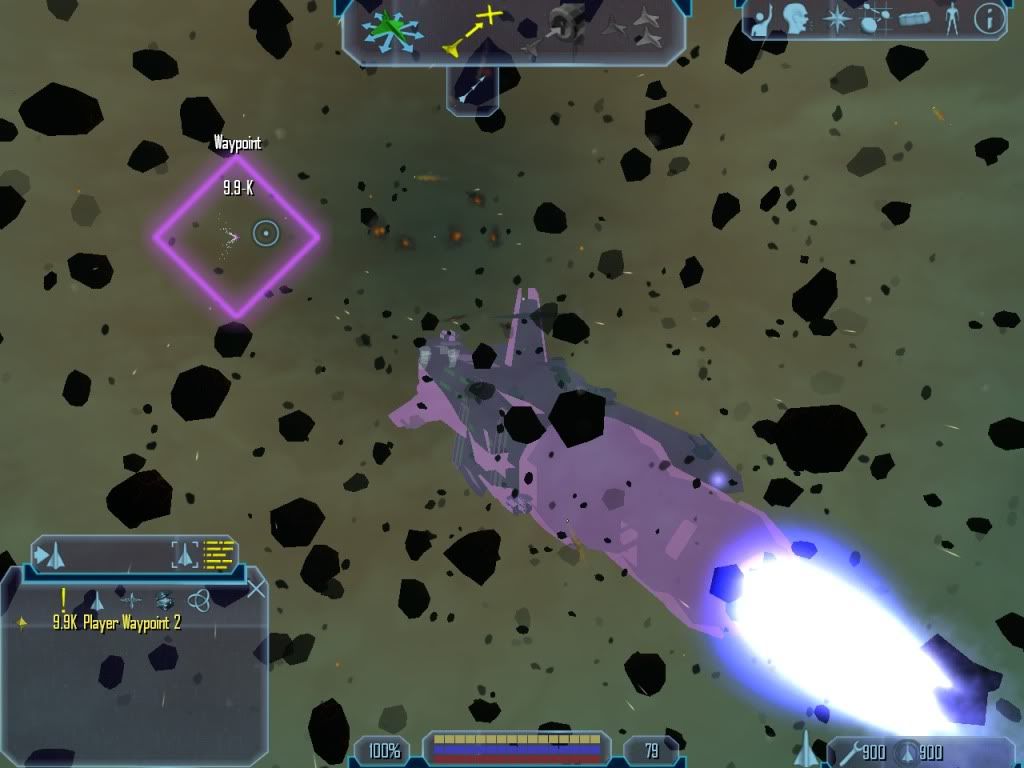This screenshot has width=1024, height=768.
Task: Open the planet and nodes map icon
Action: click(874, 20)
